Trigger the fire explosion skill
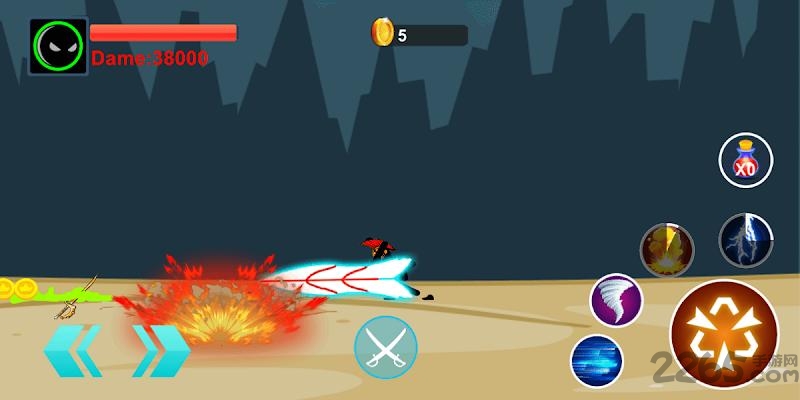This screenshot has width=800, height=400. tap(667, 249)
